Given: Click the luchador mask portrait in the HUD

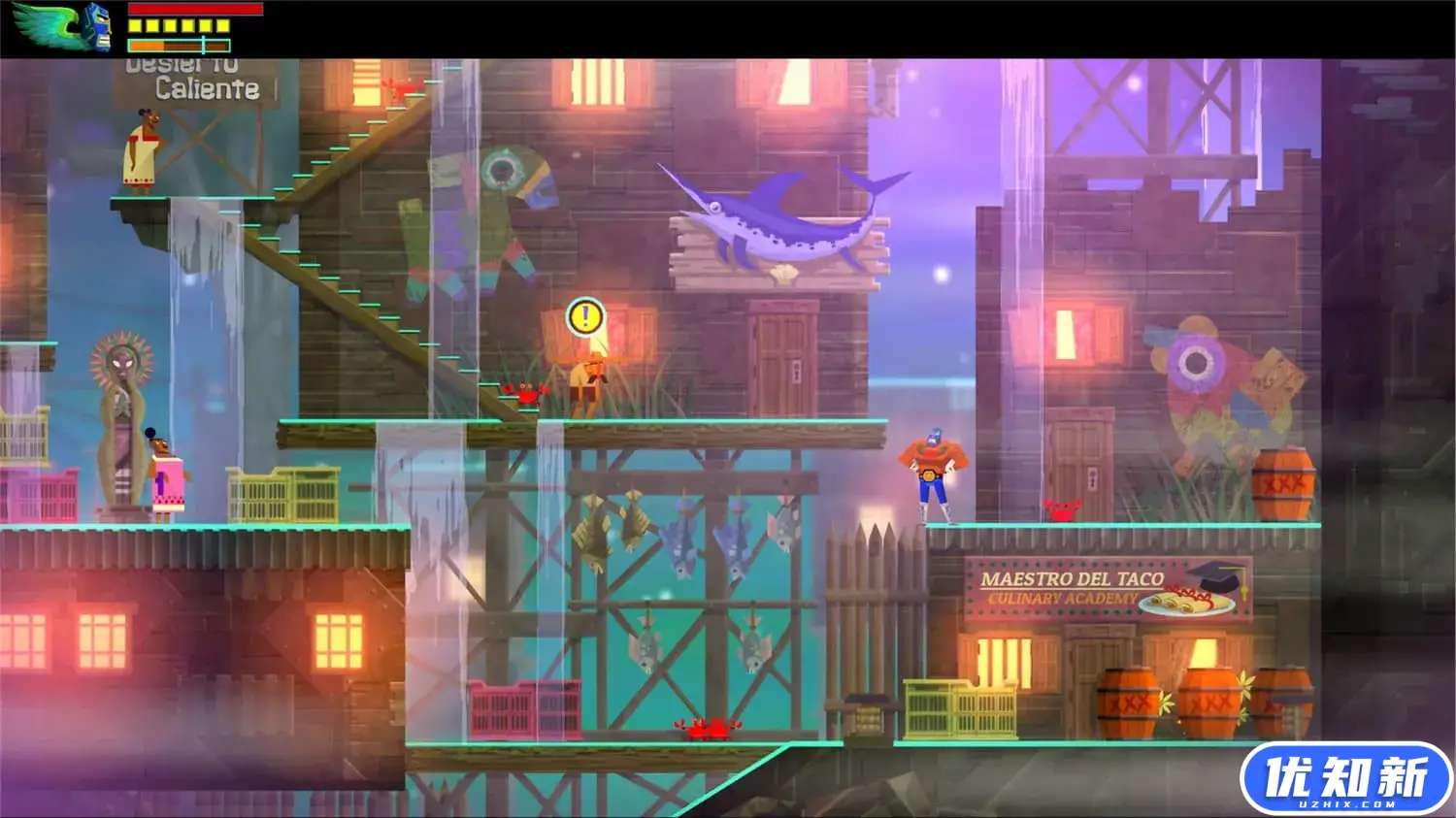Looking at the screenshot, I should click(x=99, y=26).
